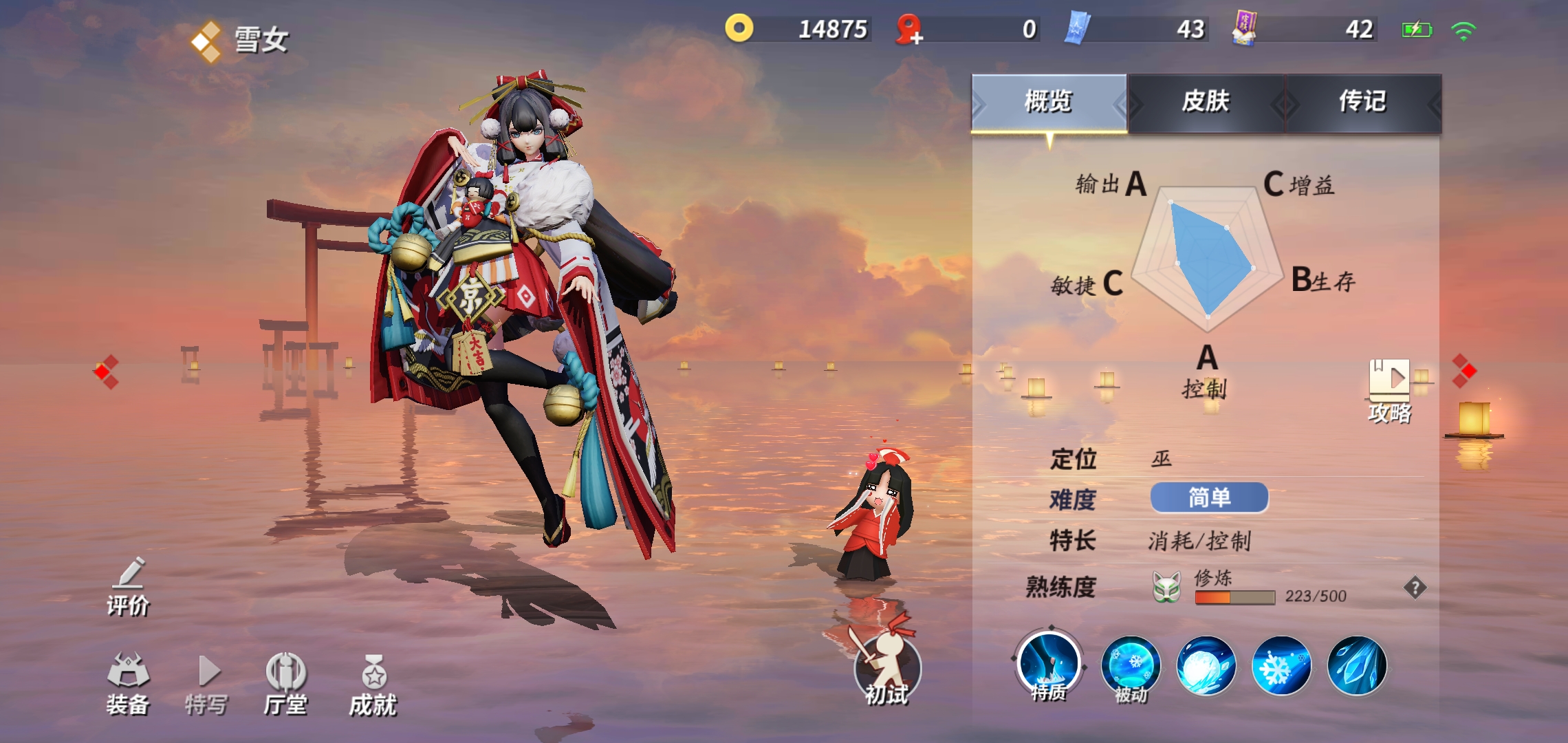
Task: Open the 装备 equipment menu
Action: tap(128, 684)
